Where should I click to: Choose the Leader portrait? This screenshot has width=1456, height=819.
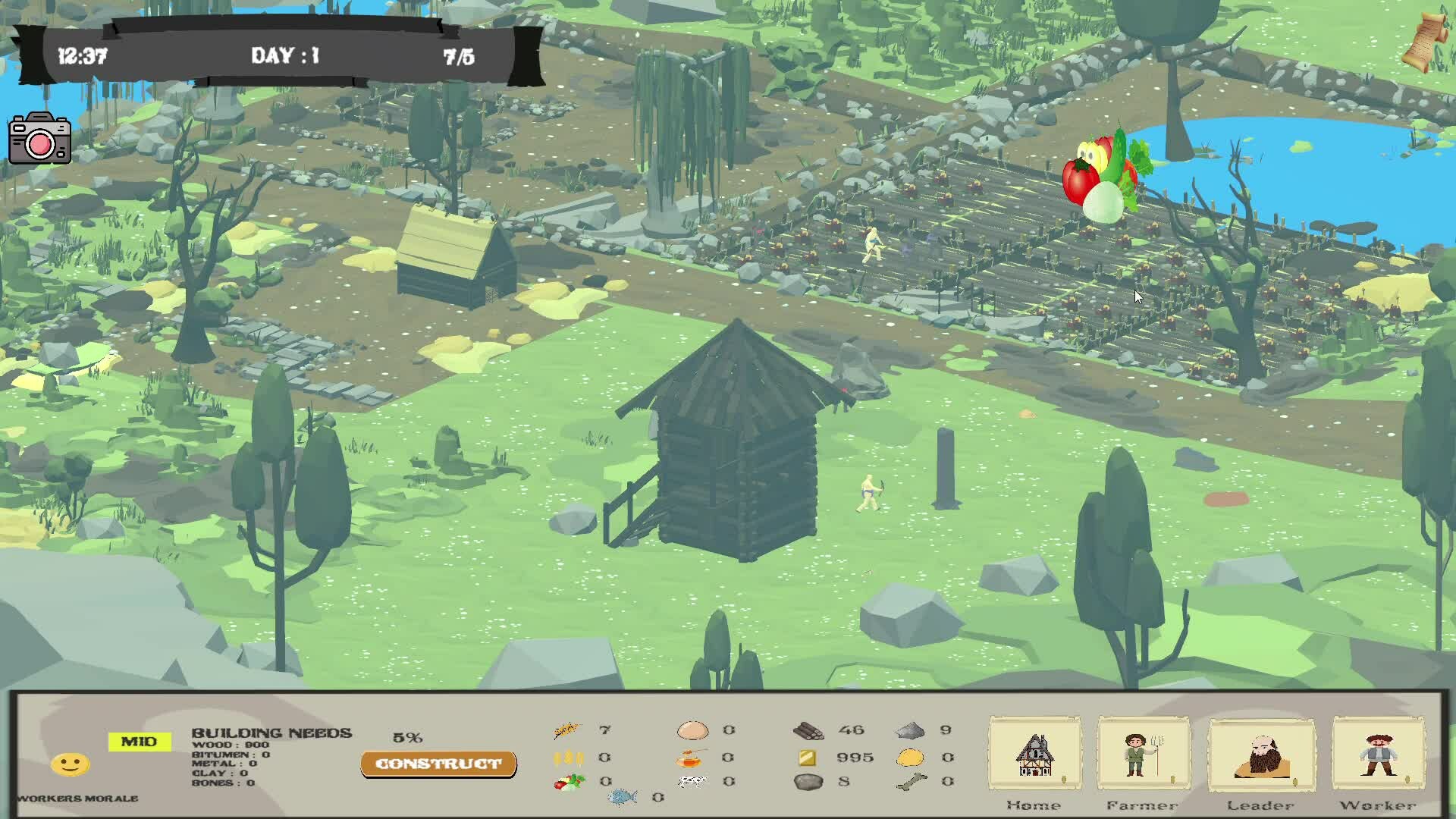[x=1261, y=755]
